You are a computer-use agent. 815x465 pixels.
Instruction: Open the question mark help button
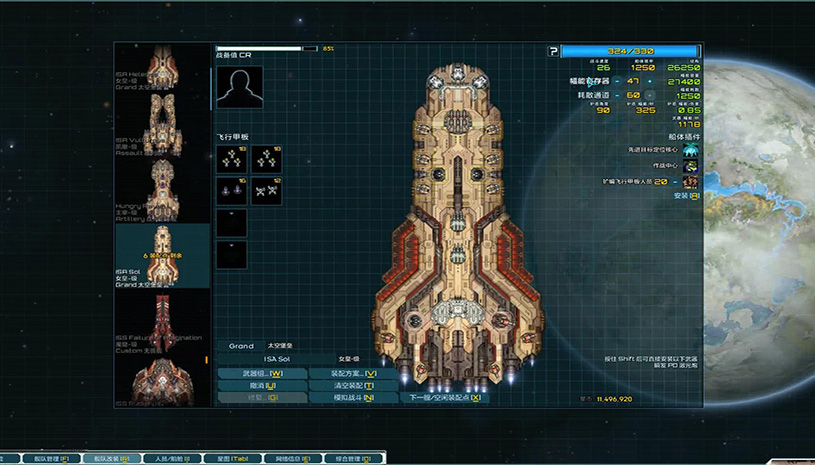[553, 51]
